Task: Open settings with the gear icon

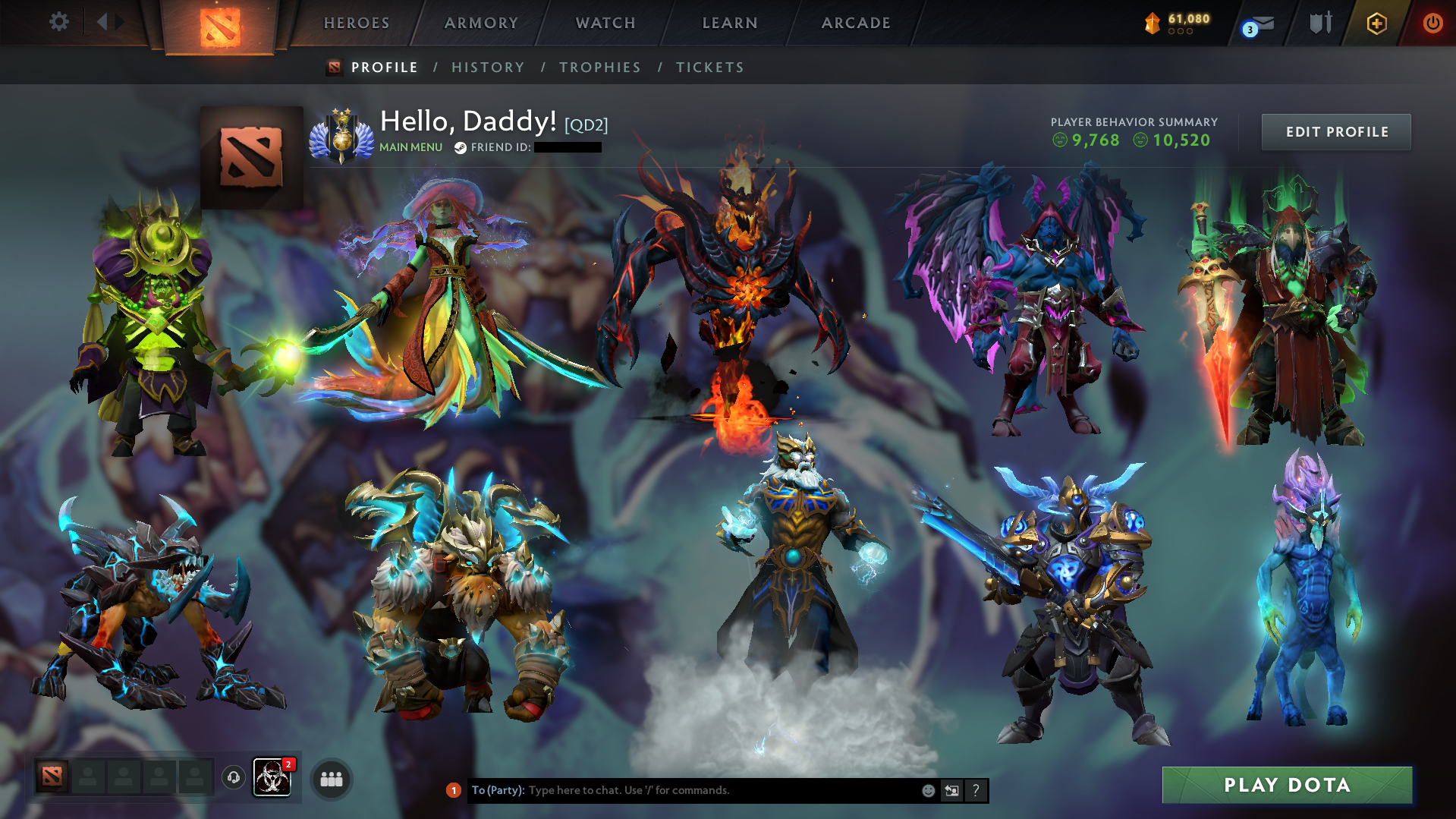Action: [59, 22]
